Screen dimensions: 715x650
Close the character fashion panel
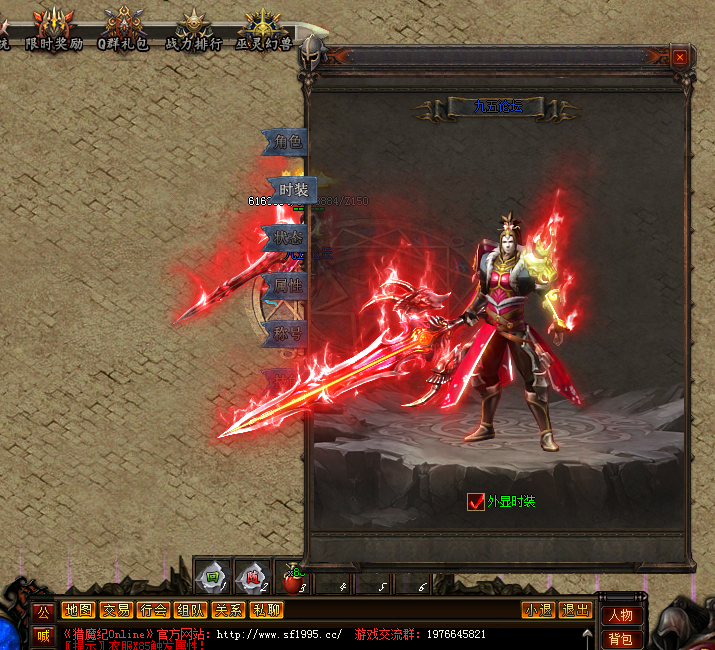tap(680, 58)
